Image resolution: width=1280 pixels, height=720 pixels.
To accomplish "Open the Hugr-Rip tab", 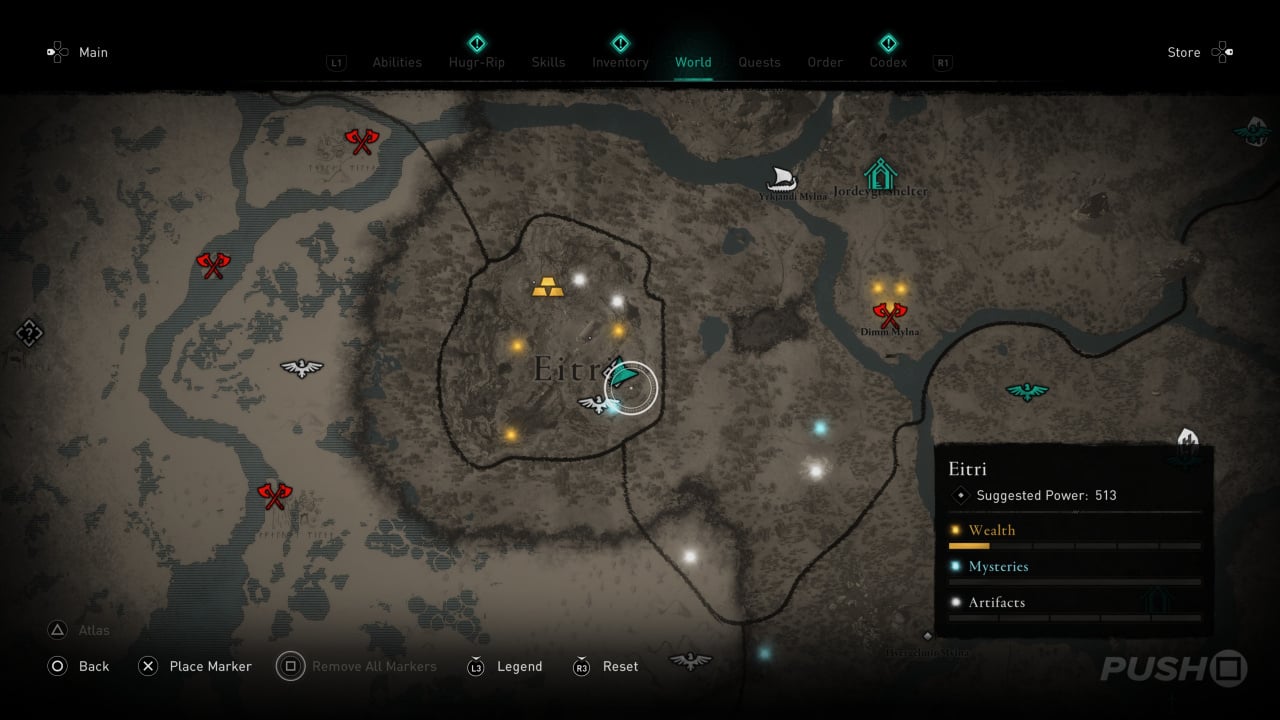I will click(x=477, y=62).
